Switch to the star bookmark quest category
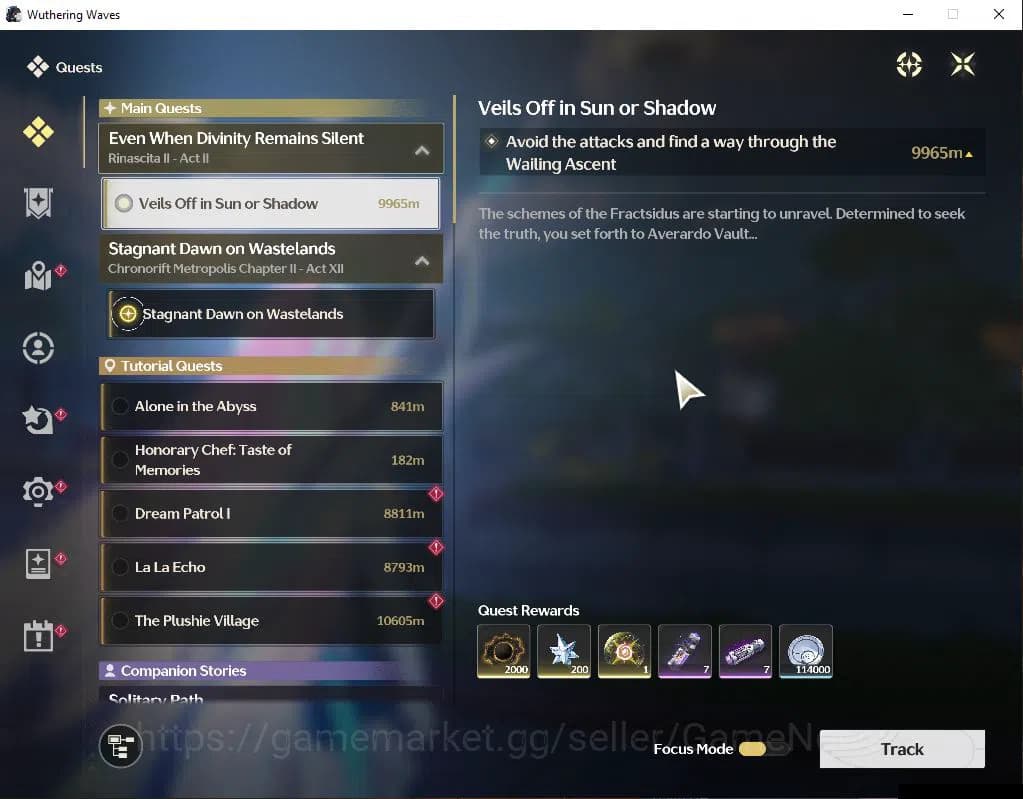Screen dimensions: 1023x799 click(x=38, y=203)
